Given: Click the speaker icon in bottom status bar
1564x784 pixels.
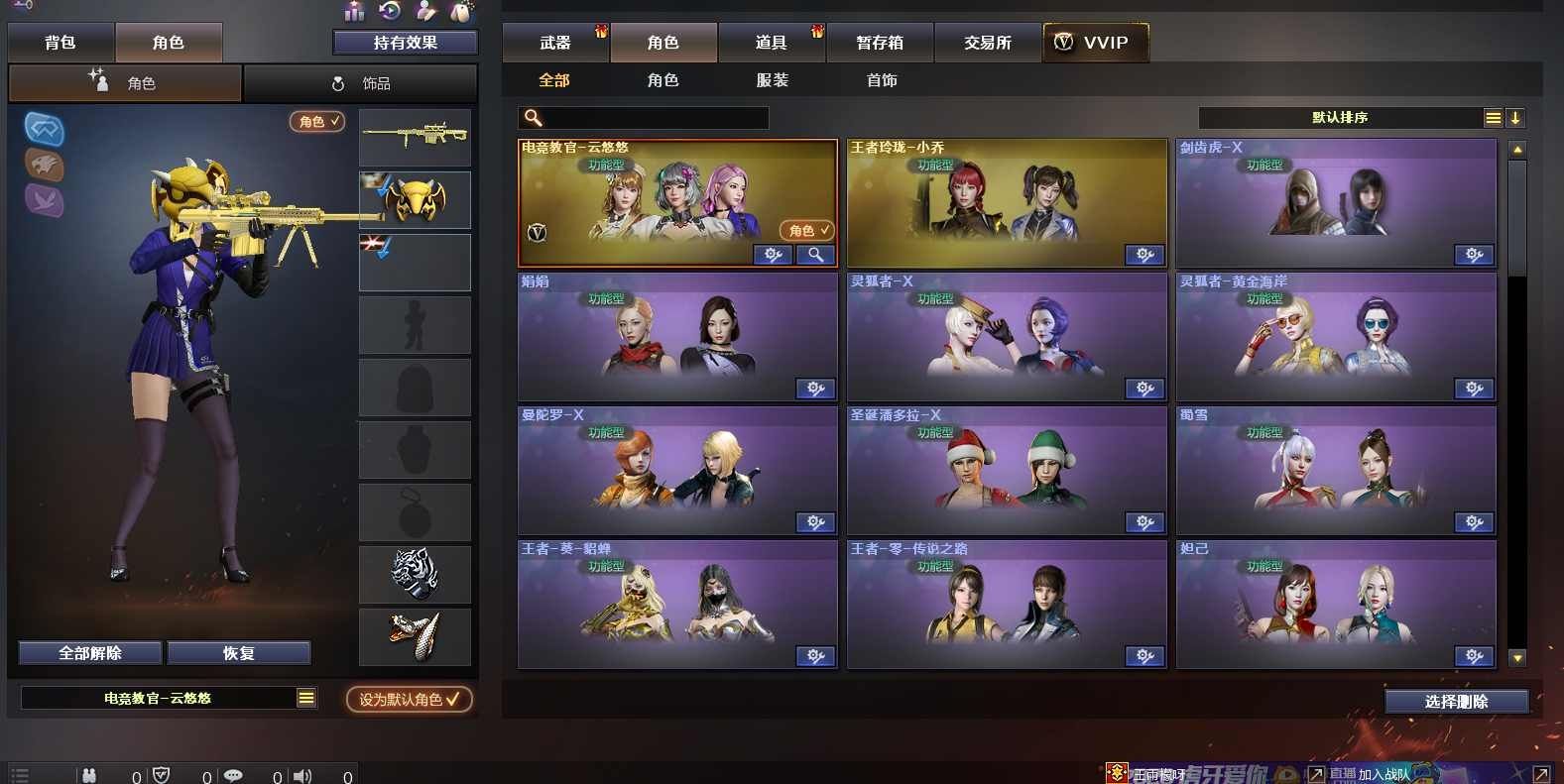Looking at the screenshot, I should pyautogui.click(x=303, y=775).
